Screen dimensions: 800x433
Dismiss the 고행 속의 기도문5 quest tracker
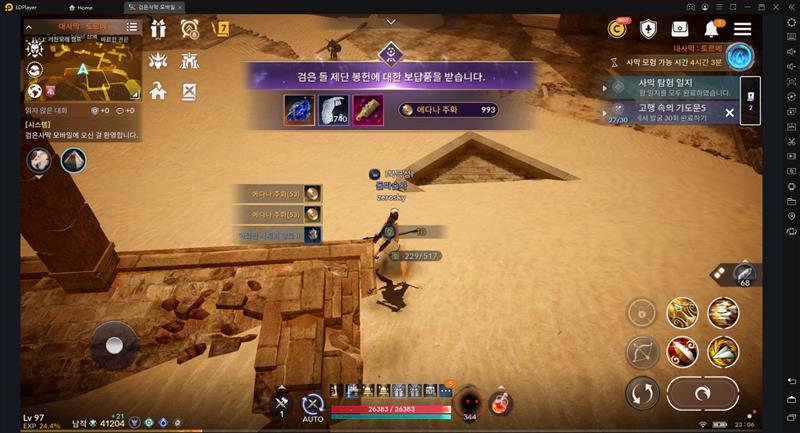[x=729, y=112]
